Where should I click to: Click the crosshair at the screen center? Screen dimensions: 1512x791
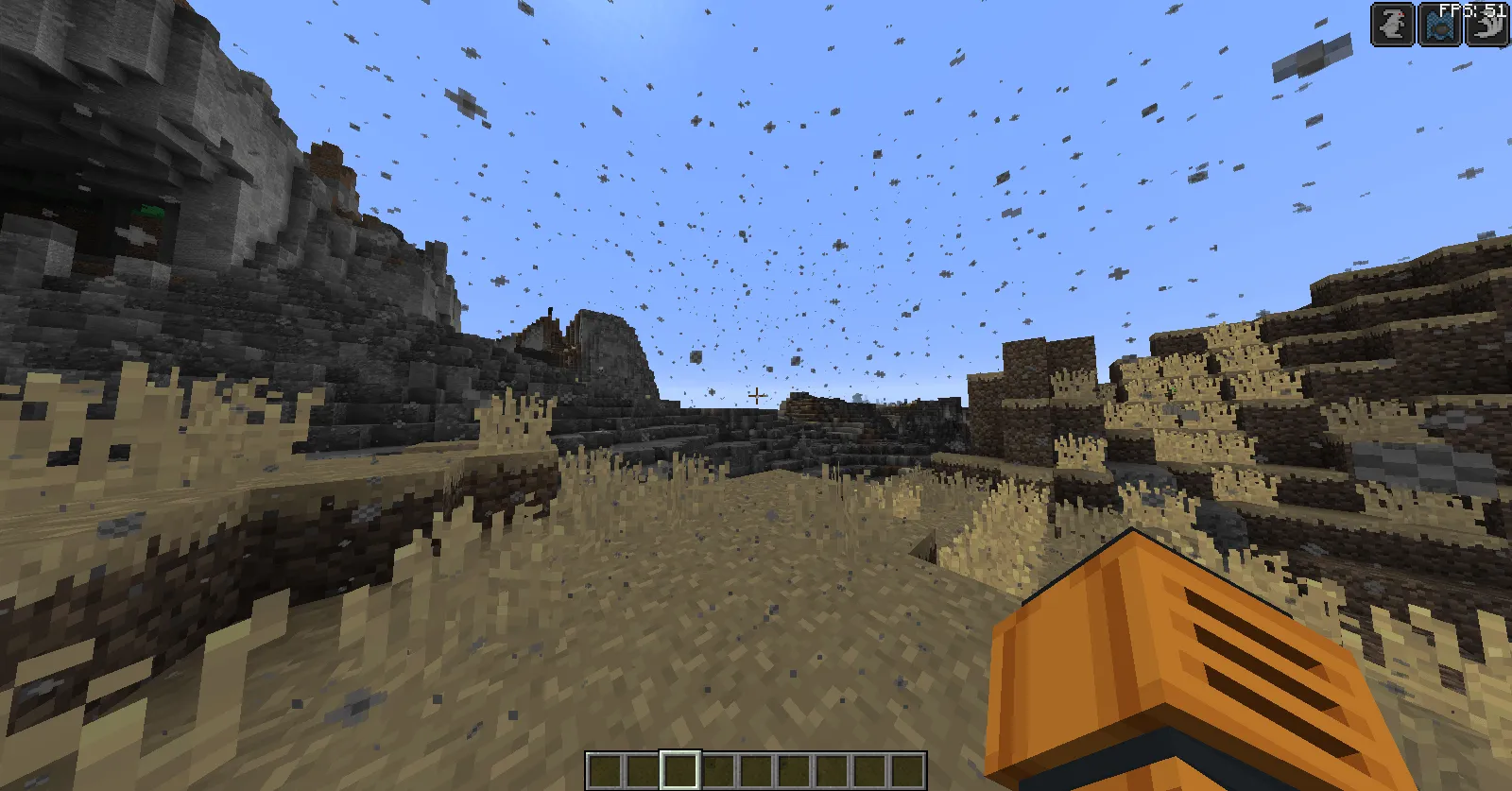[x=756, y=396]
